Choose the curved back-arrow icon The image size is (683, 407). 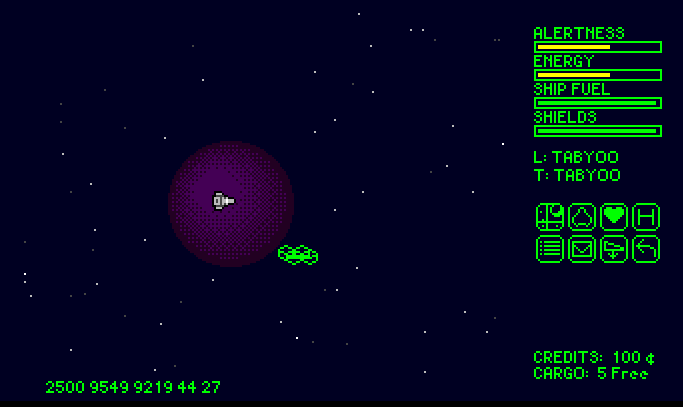646,249
